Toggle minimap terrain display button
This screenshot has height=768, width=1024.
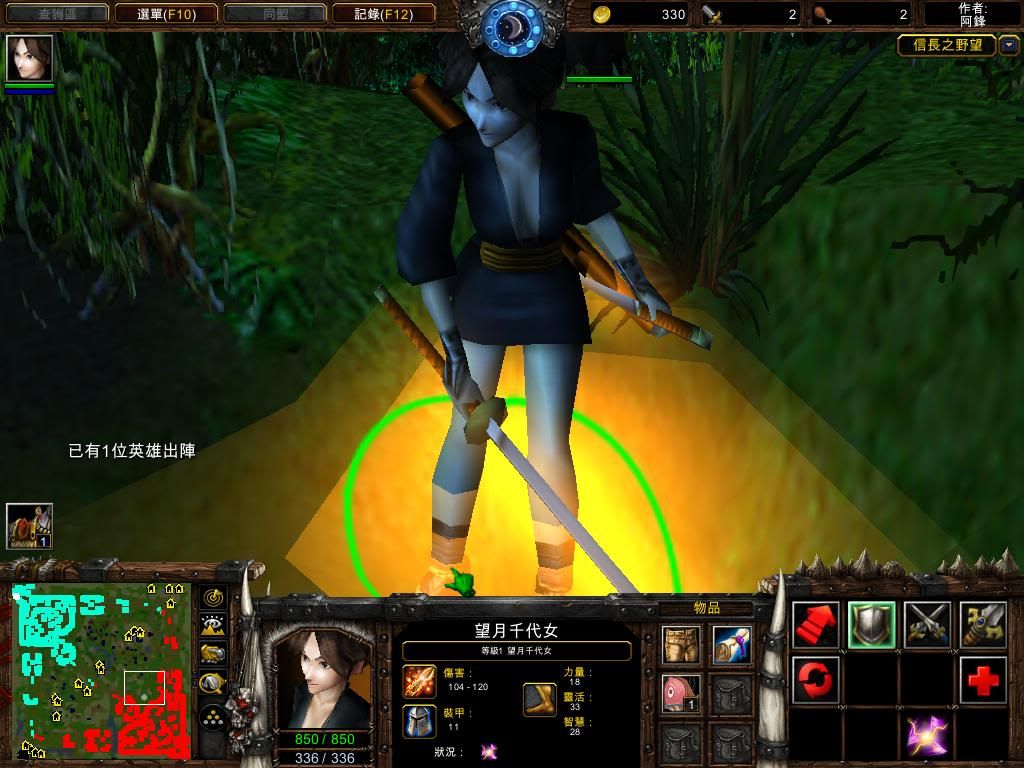pyautogui.click(x=213, y=626)
